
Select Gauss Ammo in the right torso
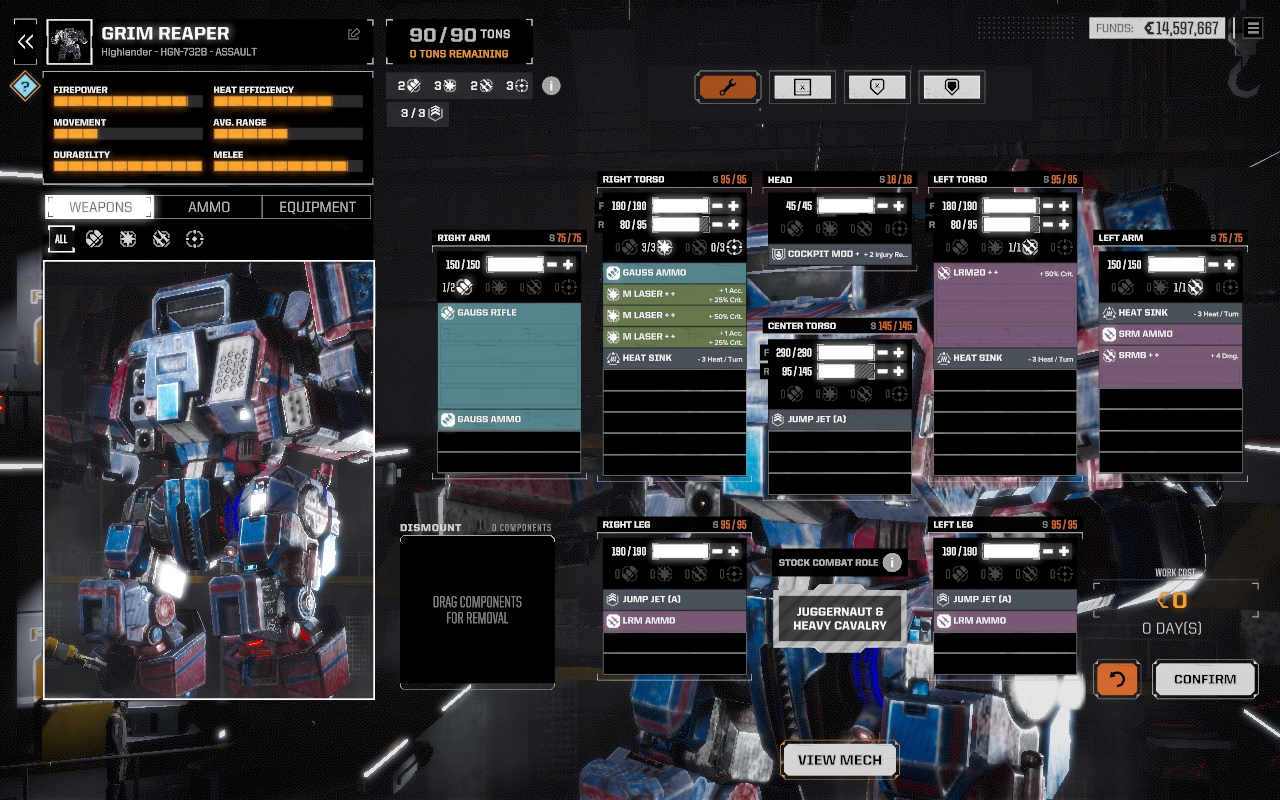point(674,273)
